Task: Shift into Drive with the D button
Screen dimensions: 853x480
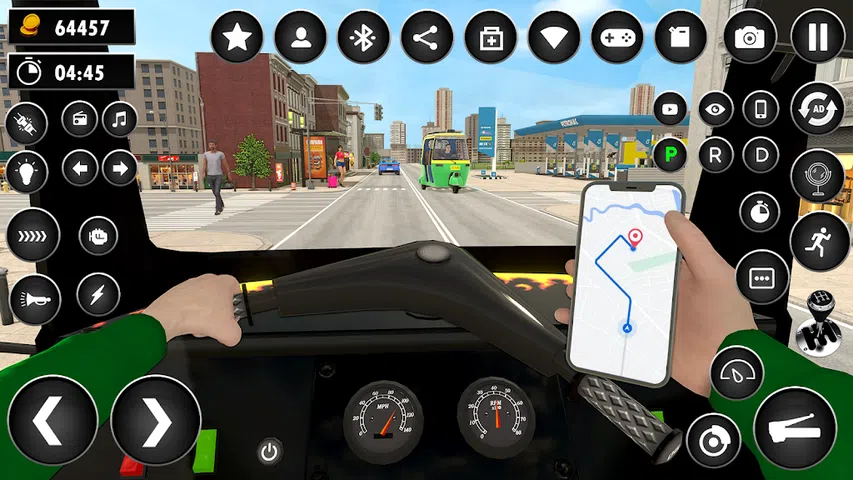Action: pos(761,155)
